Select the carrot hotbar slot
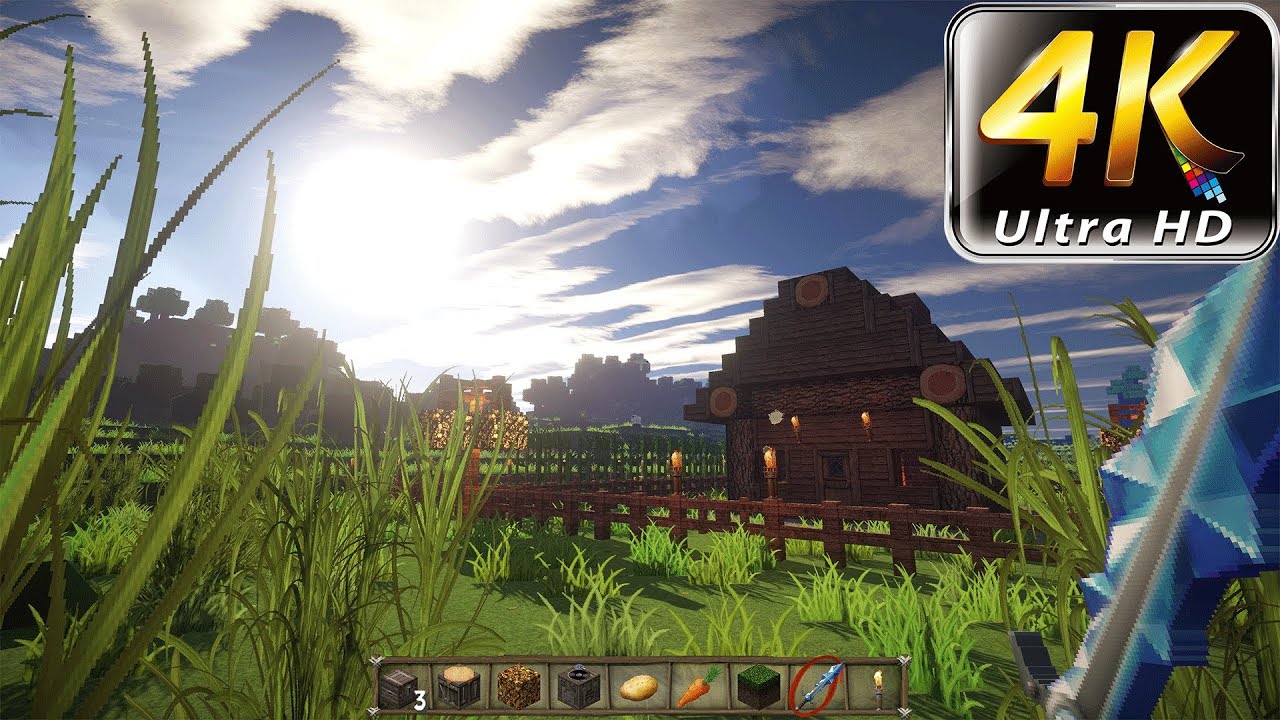 tap(698, 688)
